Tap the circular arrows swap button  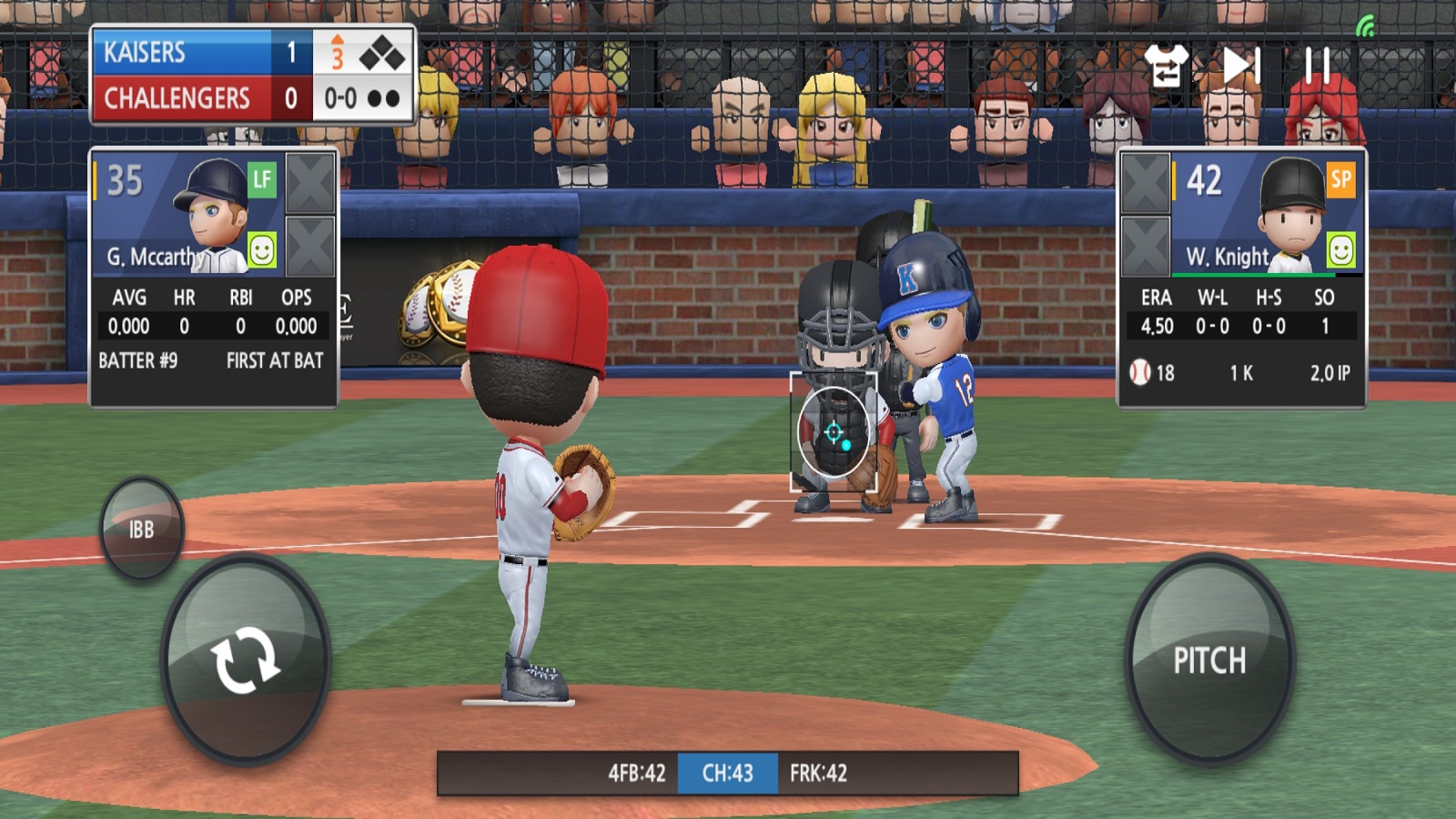point(245,659)
